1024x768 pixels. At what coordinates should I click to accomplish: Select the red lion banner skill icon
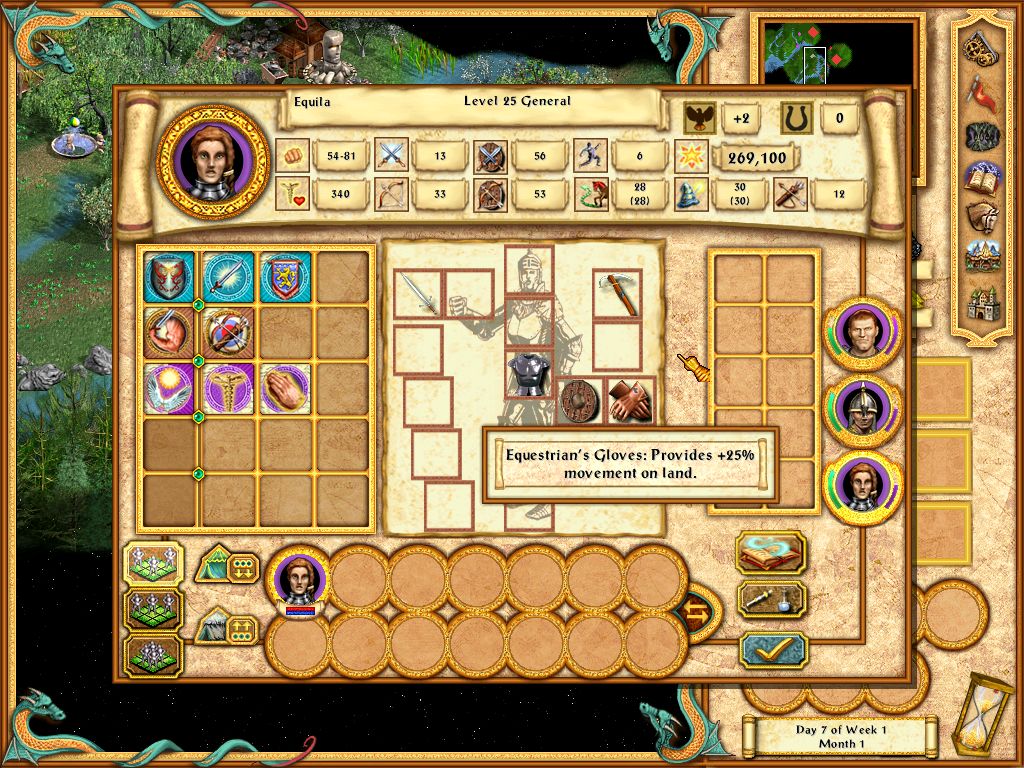point(285,276)
